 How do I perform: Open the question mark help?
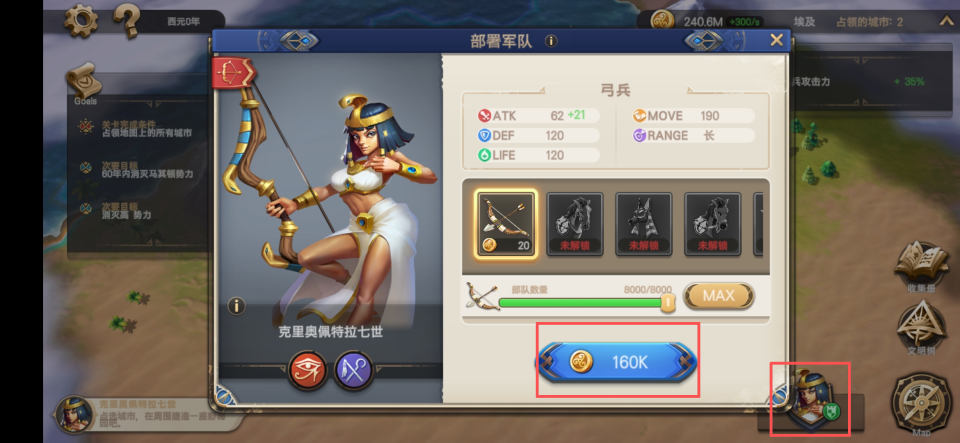click(126, 20)
